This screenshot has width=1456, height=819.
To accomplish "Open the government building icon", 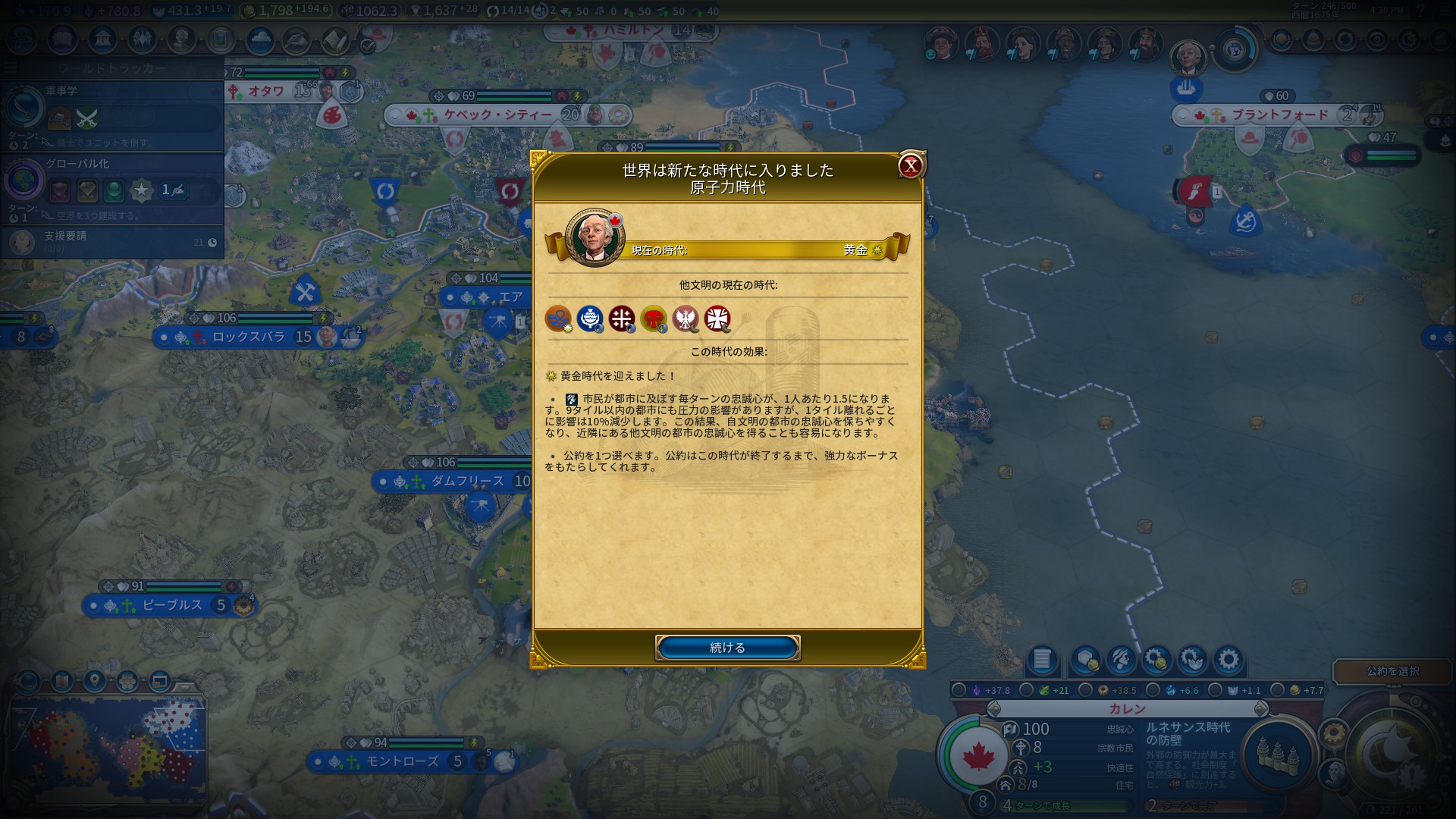I will click(x=102, y=39).
